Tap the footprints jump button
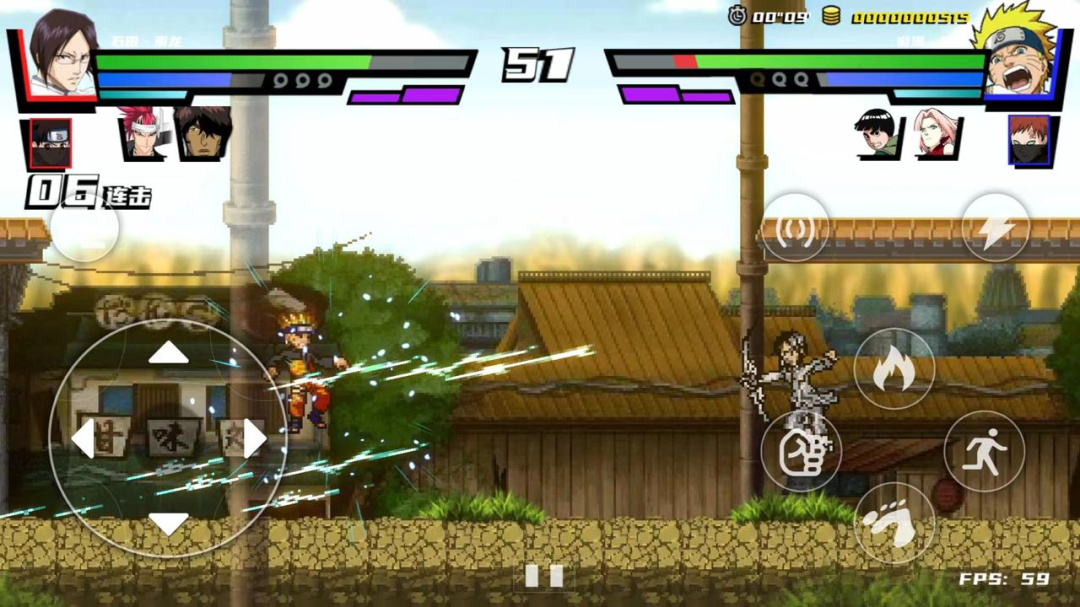This screenshot has height=607, width=1080. [x=894, y=523]
